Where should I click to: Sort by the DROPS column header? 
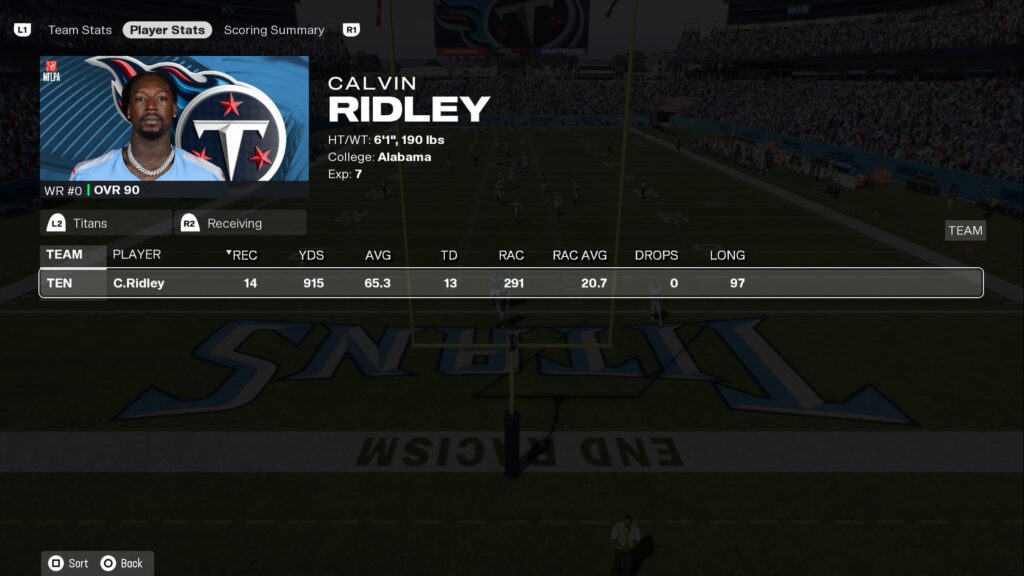tap(656, 255)
